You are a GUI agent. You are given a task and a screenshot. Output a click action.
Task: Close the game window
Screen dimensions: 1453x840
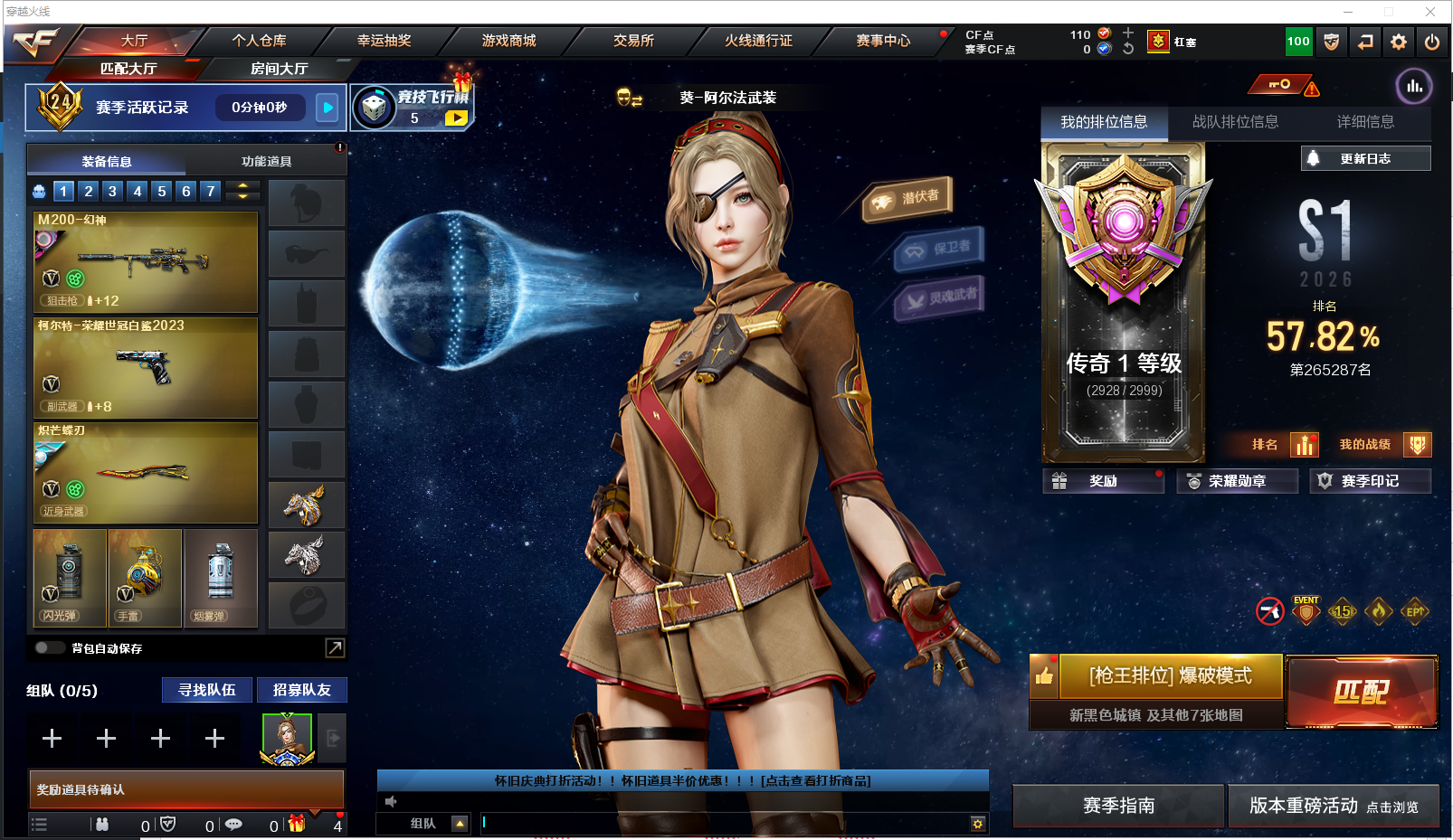[x=1430, y=12]
